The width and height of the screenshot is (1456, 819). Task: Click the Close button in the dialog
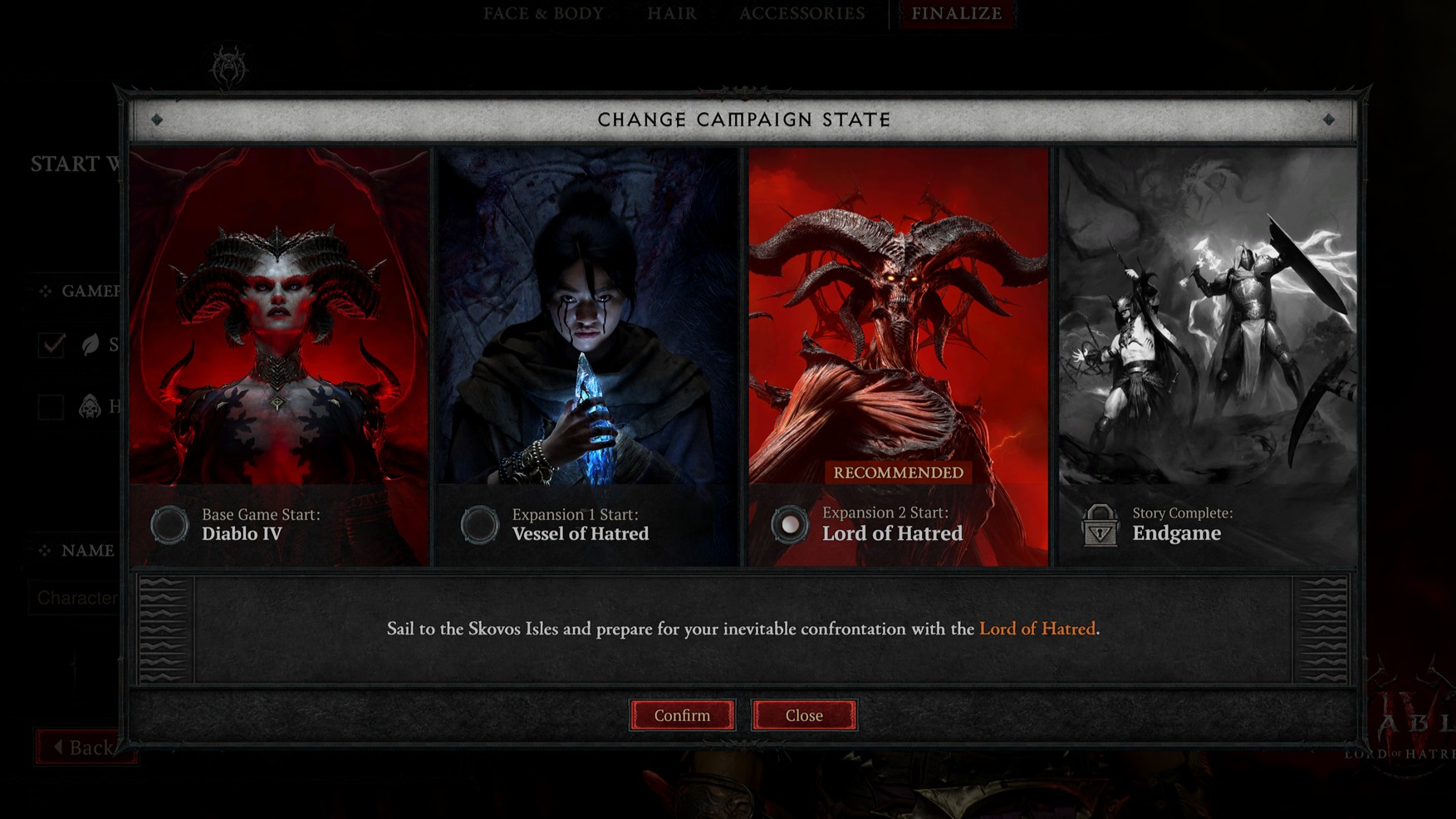tap(804, 714)
